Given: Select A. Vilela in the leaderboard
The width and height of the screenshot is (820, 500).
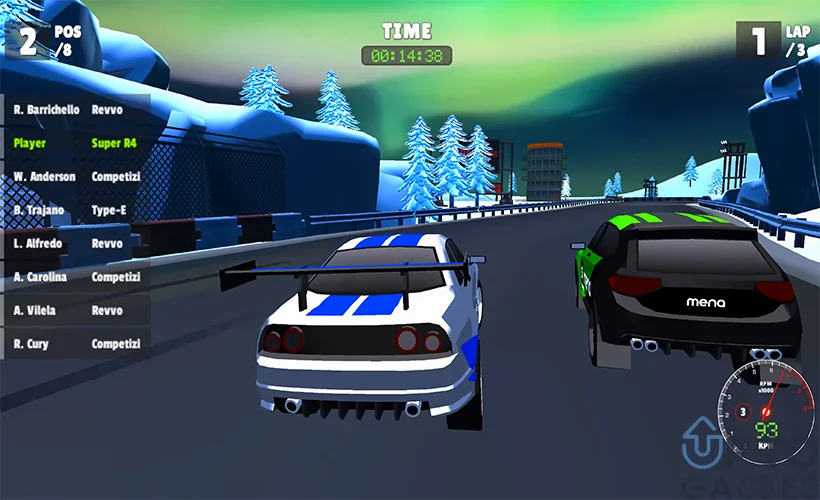Looking at the screenshot, I should (x=75, y=310).
